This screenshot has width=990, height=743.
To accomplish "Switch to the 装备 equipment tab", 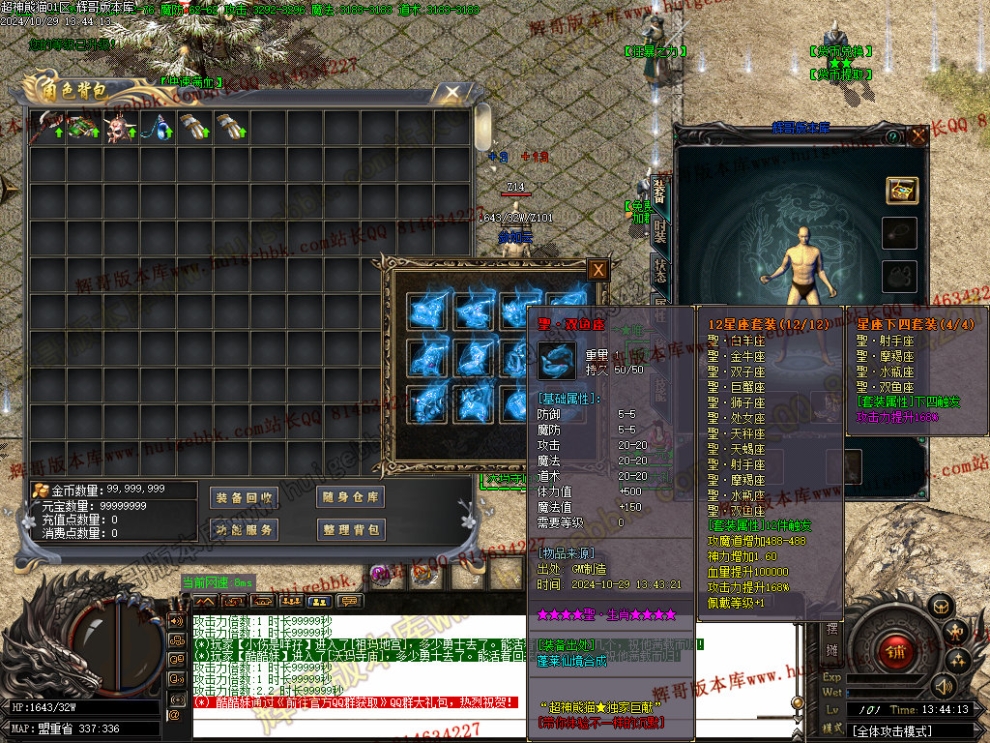I will [x=660, y=192].
